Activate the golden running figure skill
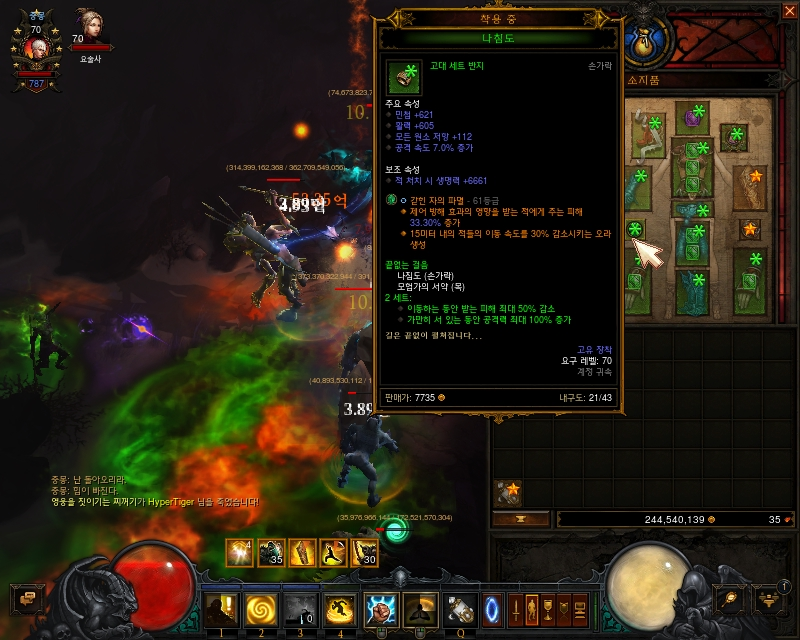 click(x=338, y=606)
